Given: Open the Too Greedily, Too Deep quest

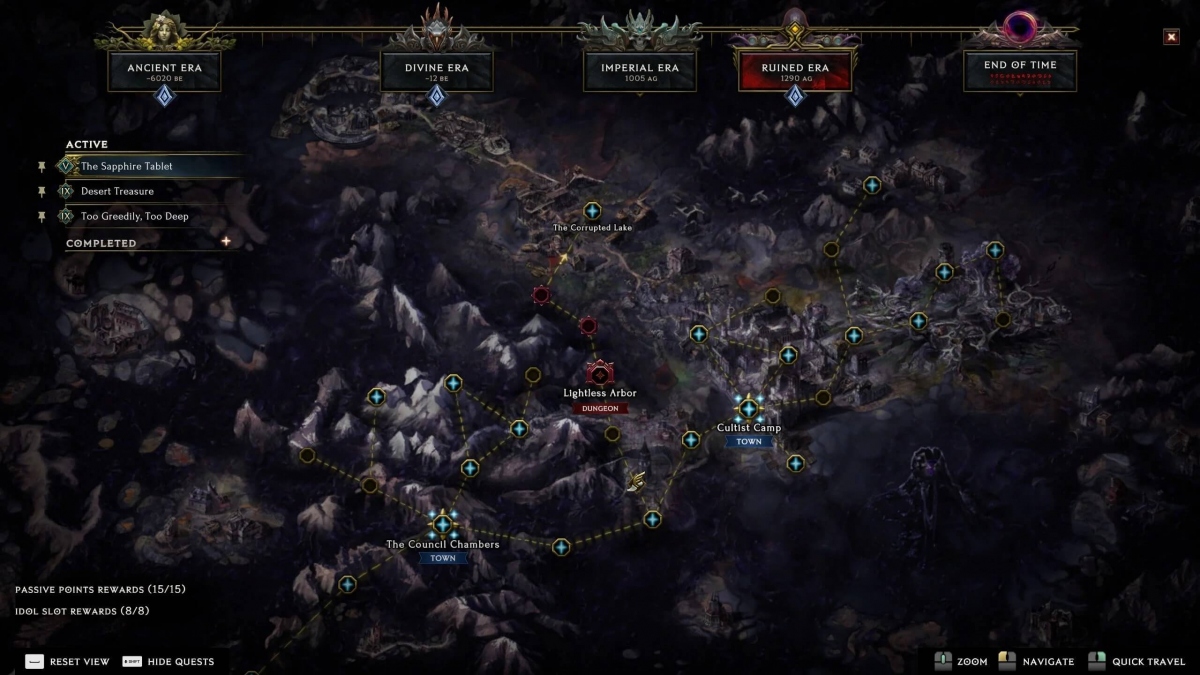Looking at the screenshot, I should [134, 216].
